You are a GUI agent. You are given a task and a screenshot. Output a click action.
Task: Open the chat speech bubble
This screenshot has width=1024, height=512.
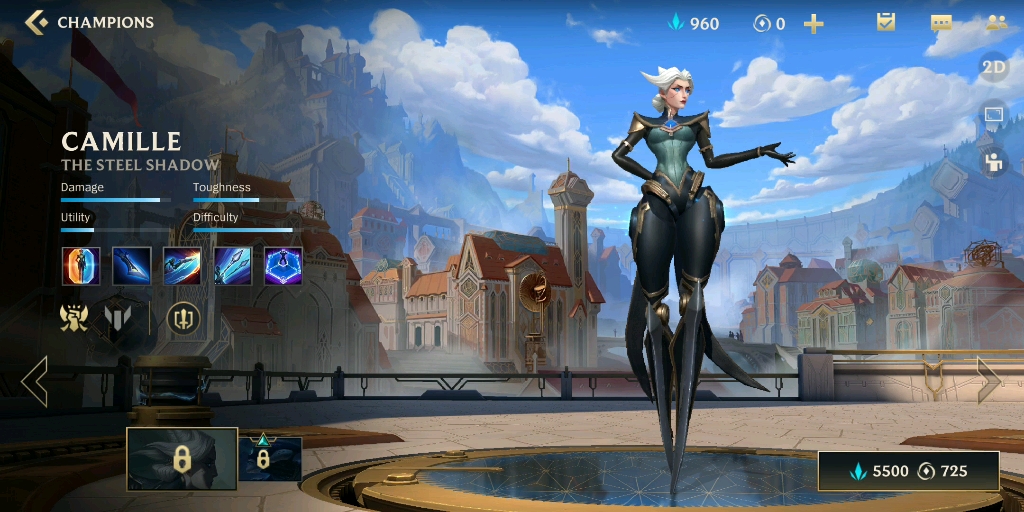coord(940,22)
